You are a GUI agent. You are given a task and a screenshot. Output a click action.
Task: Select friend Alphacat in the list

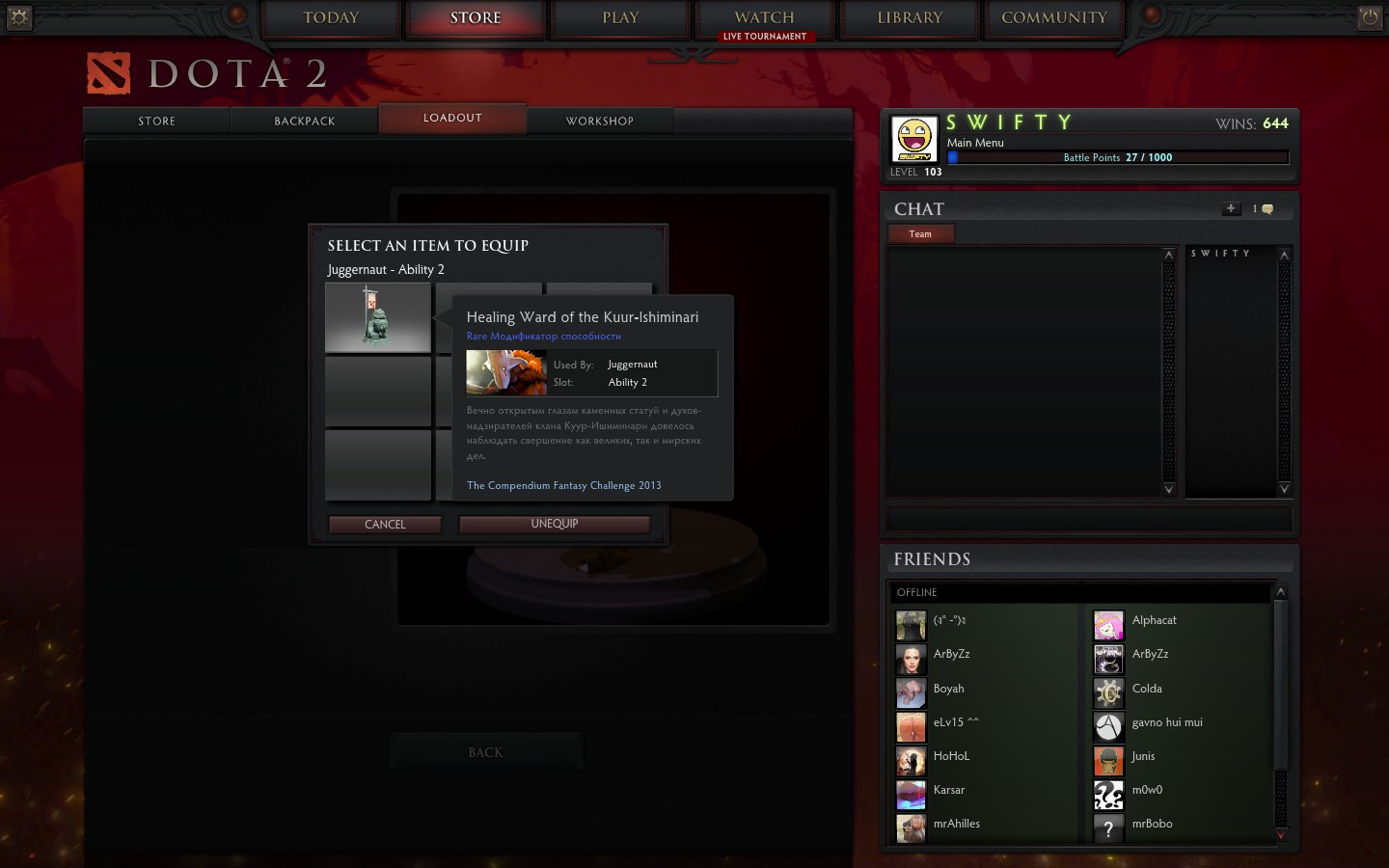[1154, 621]
